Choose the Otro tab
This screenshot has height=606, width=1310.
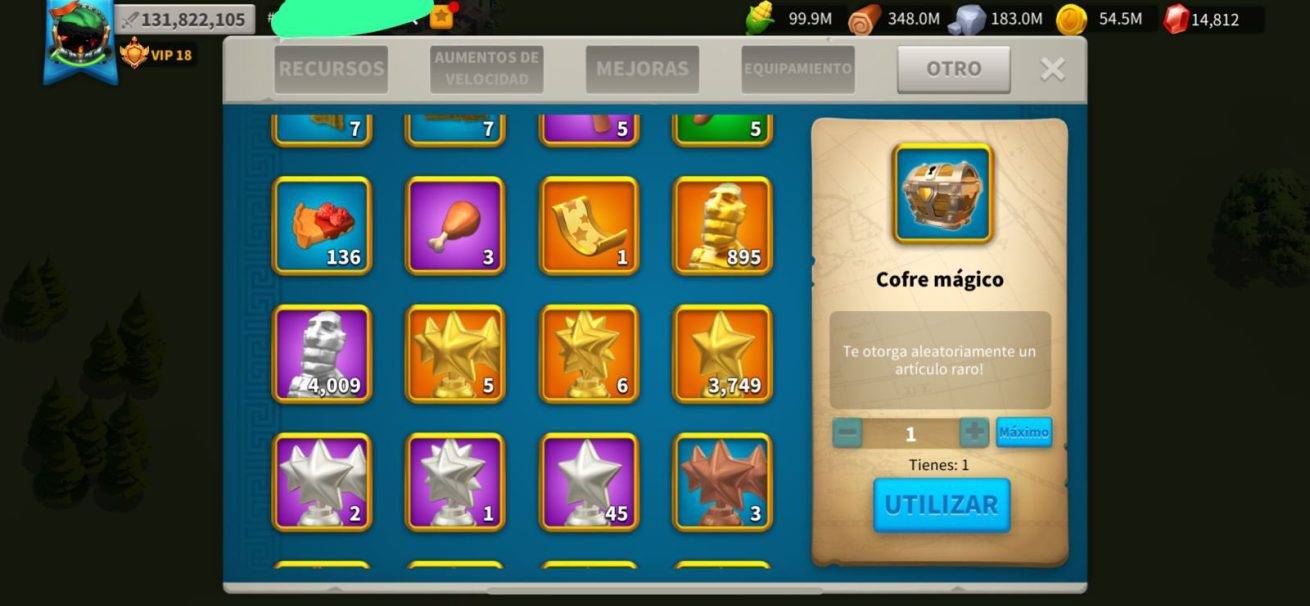tap(953, 69)
